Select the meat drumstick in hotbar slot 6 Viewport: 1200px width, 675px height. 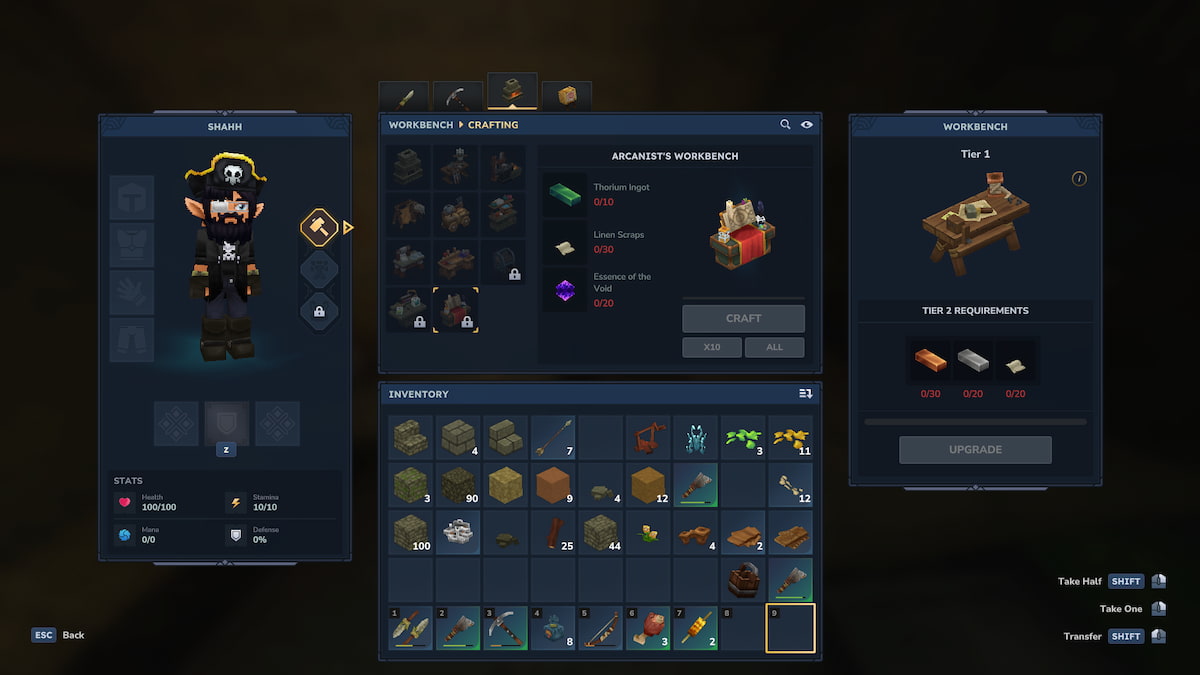click(x=648, y=628)
